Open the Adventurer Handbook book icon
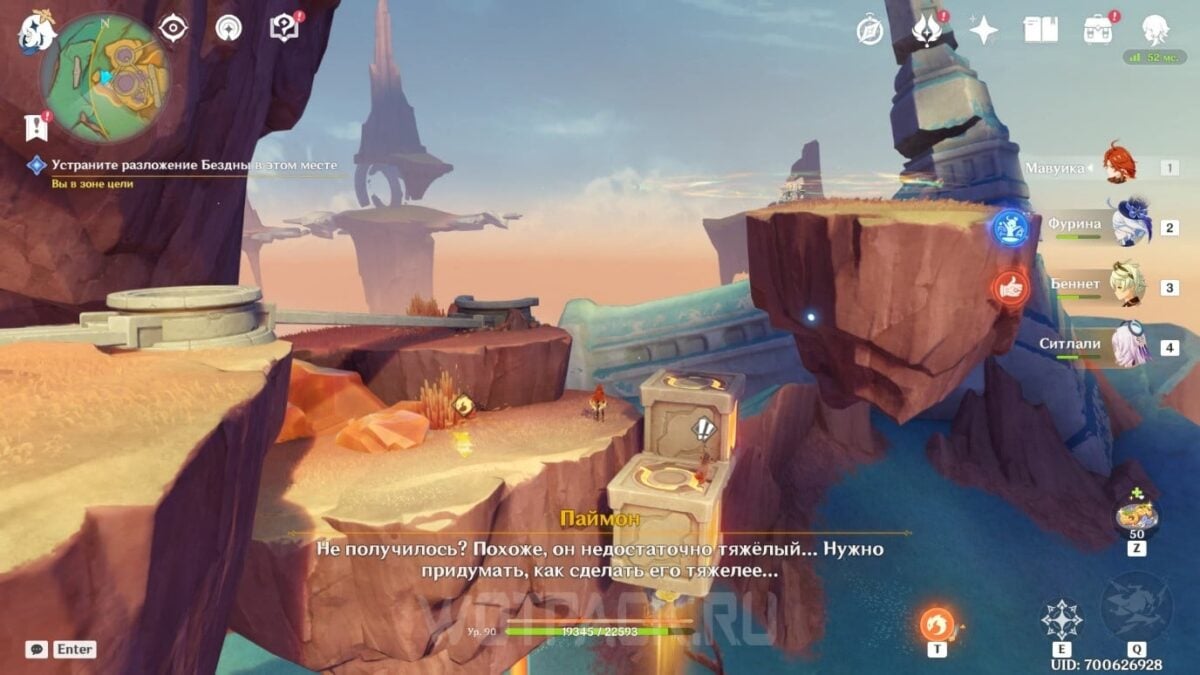Image resolution: width=1200 pixels, height=675 pixels. point(1040,30)
